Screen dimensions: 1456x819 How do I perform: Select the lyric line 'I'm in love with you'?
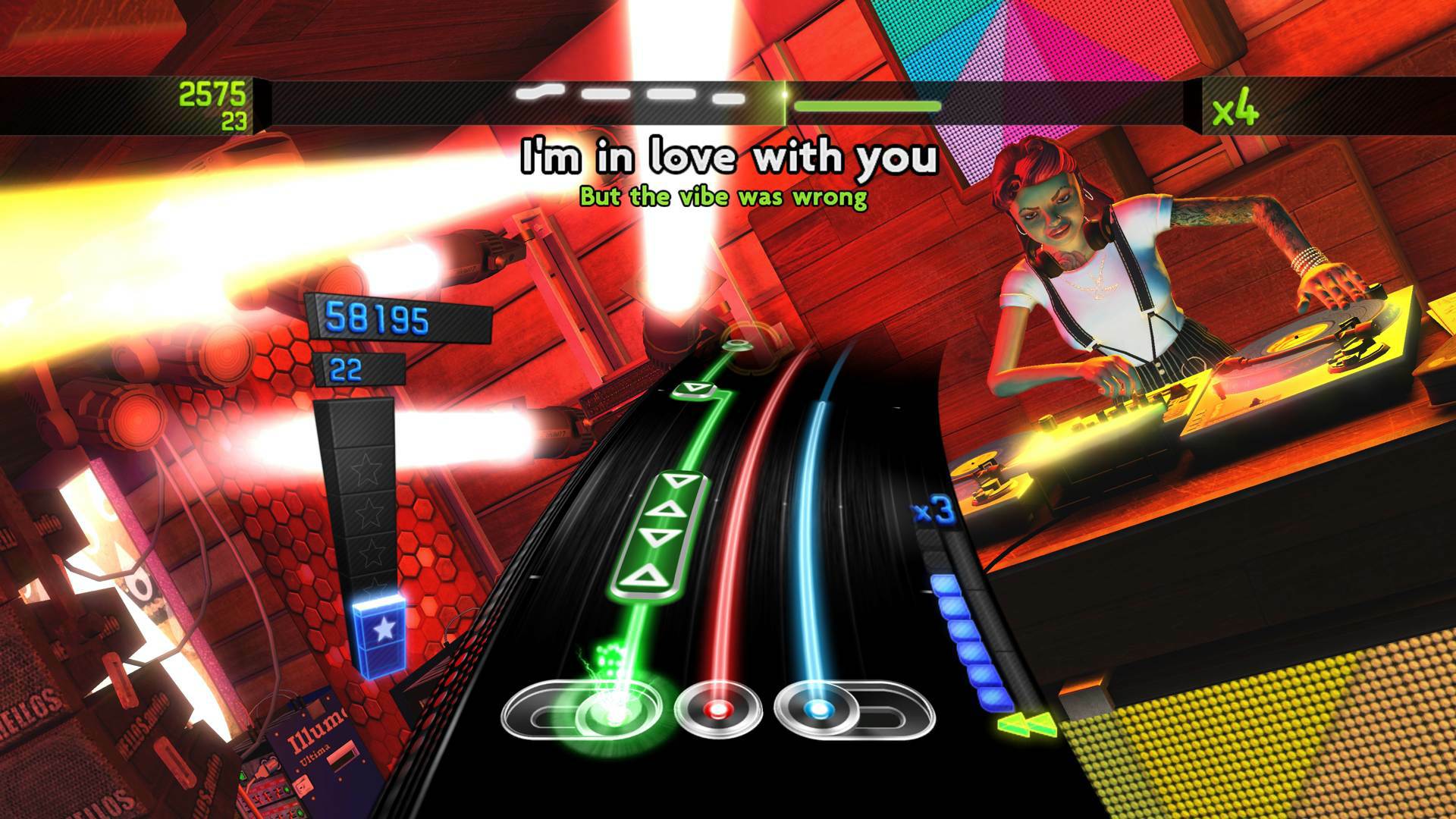726,158
